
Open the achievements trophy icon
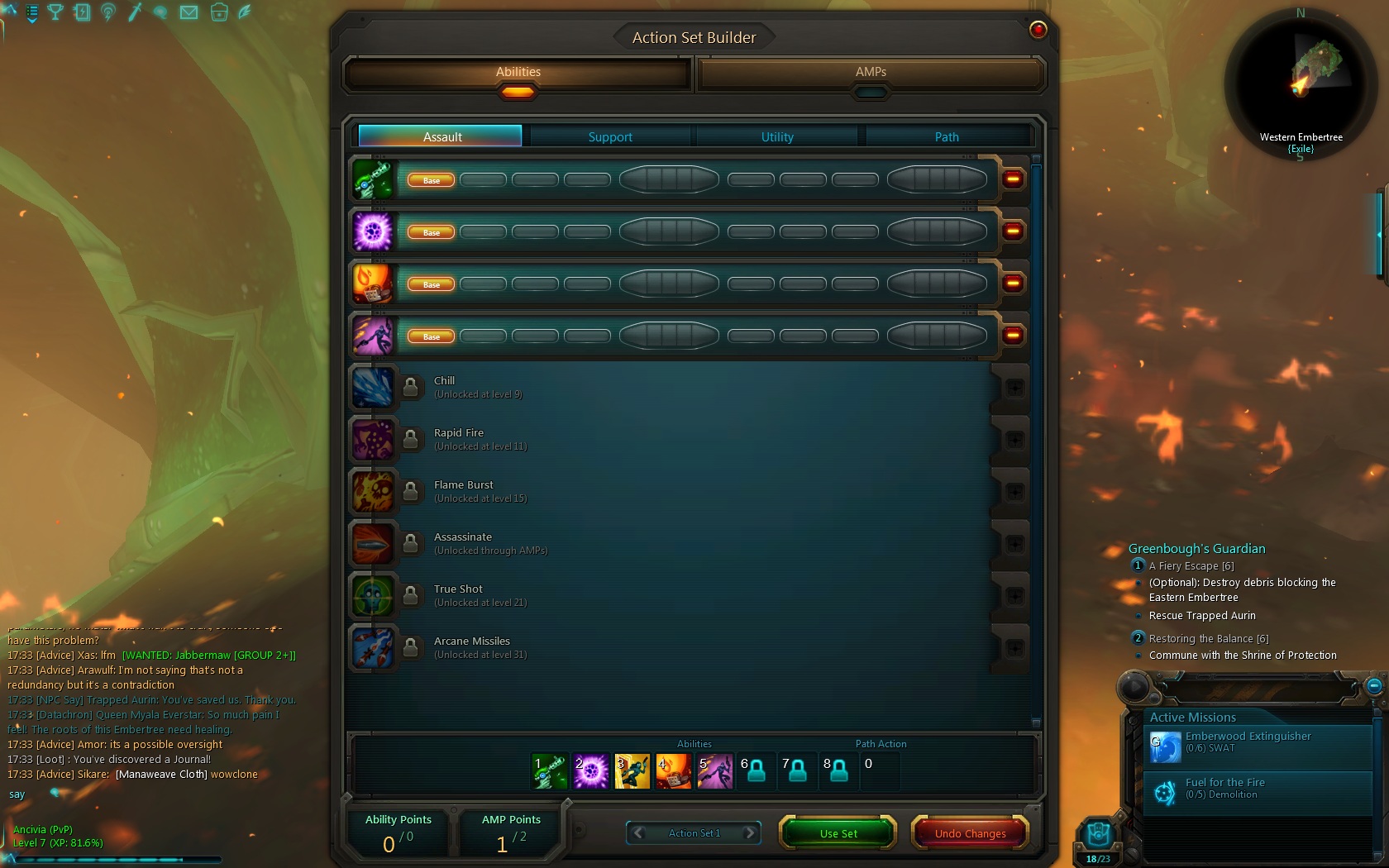[55, 13]
